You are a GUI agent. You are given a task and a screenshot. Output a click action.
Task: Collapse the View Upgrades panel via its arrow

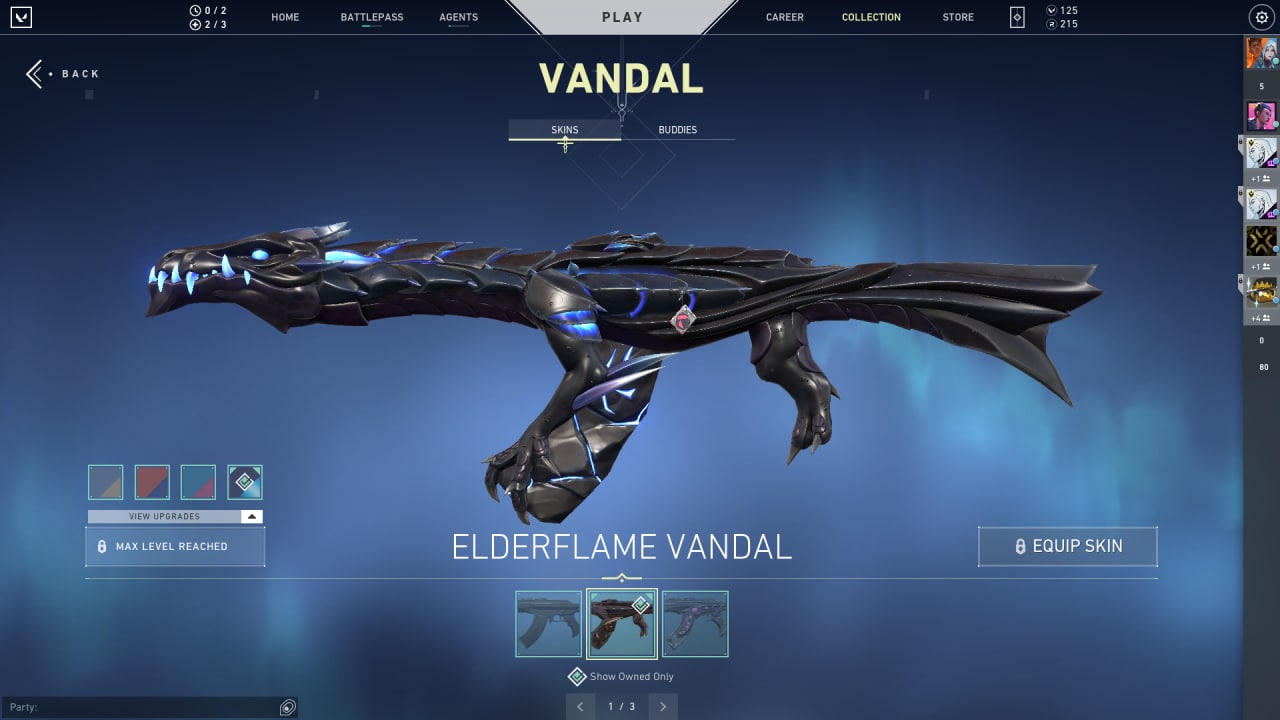pos(251,515)
